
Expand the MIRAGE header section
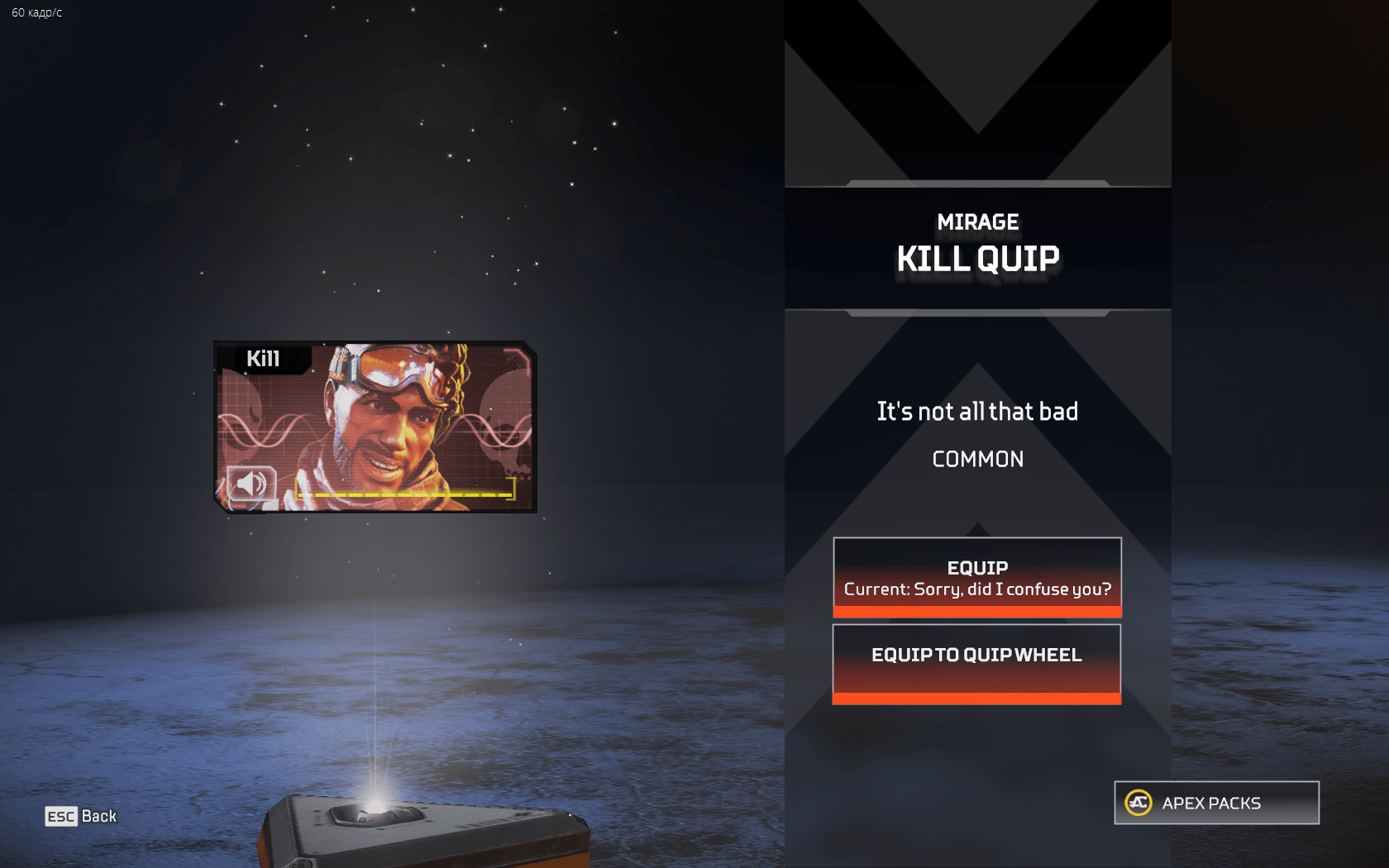978,222
